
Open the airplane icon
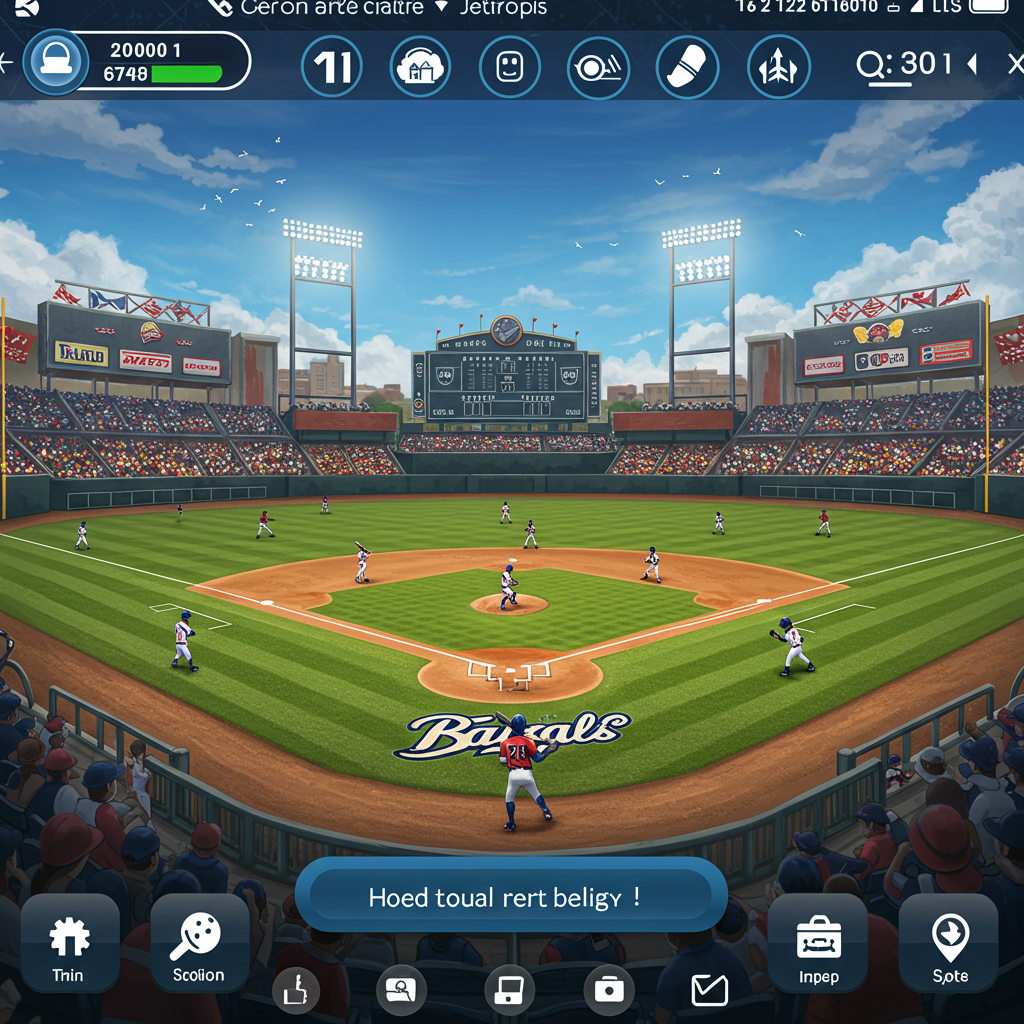pyautogui.click(x=778, y=67)
